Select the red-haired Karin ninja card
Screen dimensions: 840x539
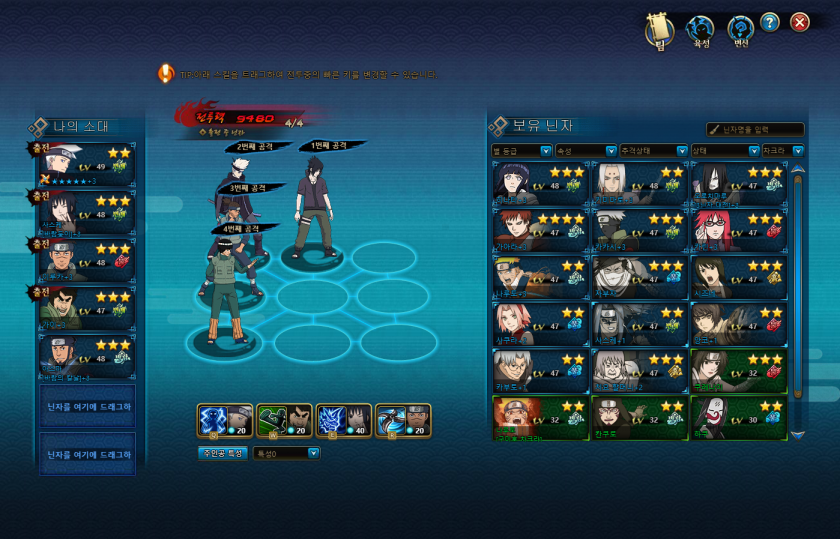[x=738, y=229]
